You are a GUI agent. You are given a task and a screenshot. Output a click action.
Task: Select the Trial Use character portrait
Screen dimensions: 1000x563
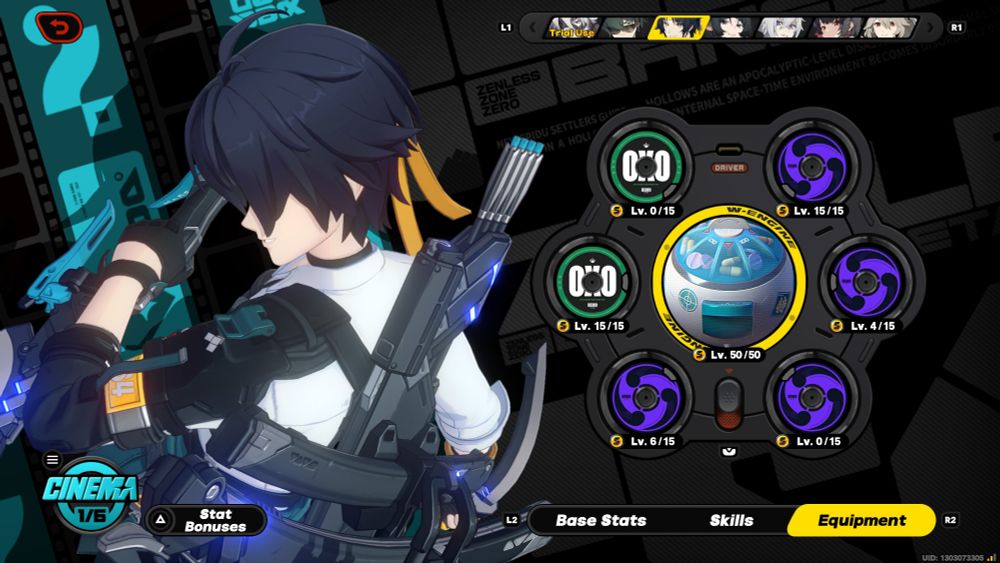point(573,27)
